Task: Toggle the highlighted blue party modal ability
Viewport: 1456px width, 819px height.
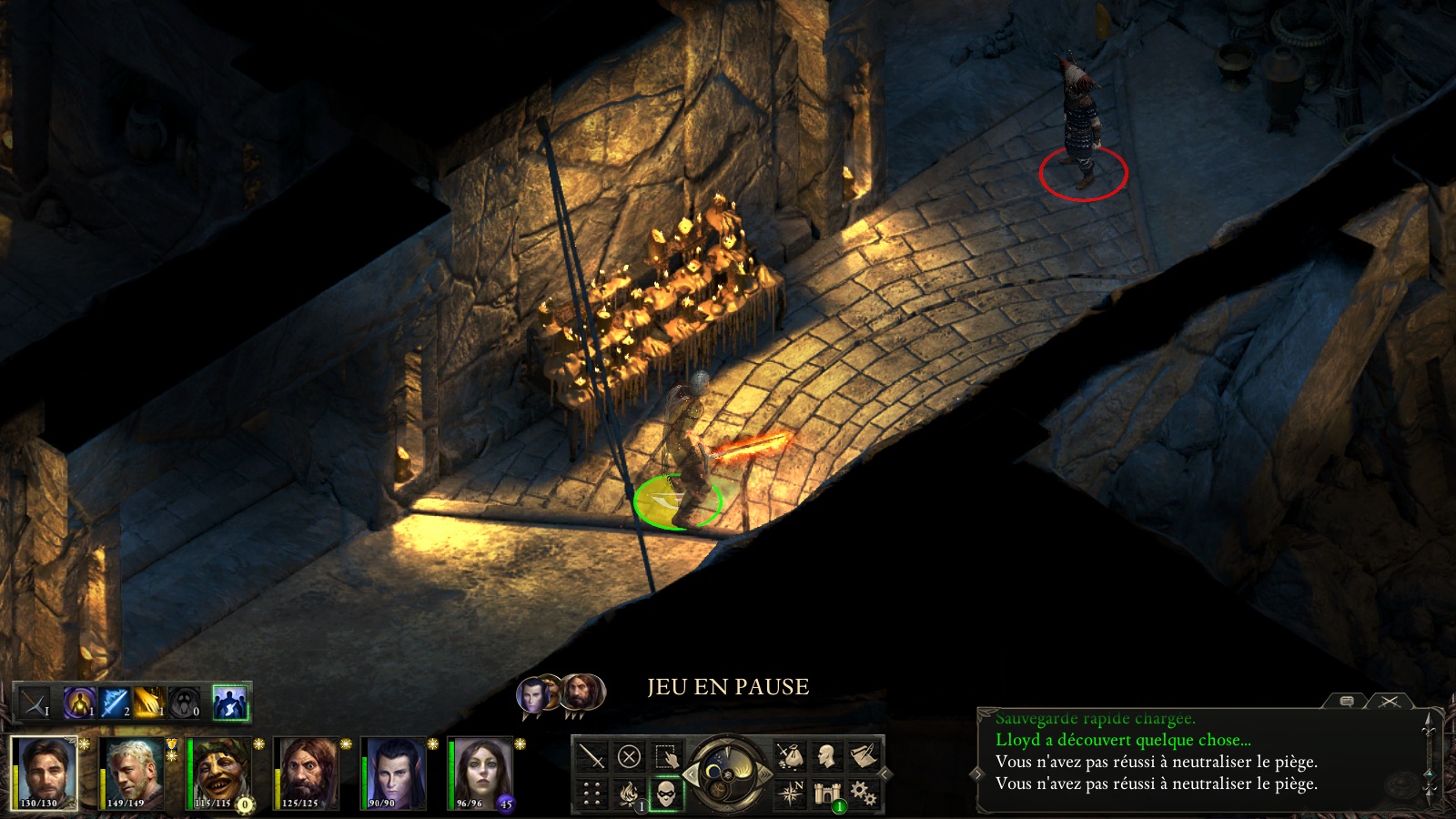Action: tap(230, 703)
